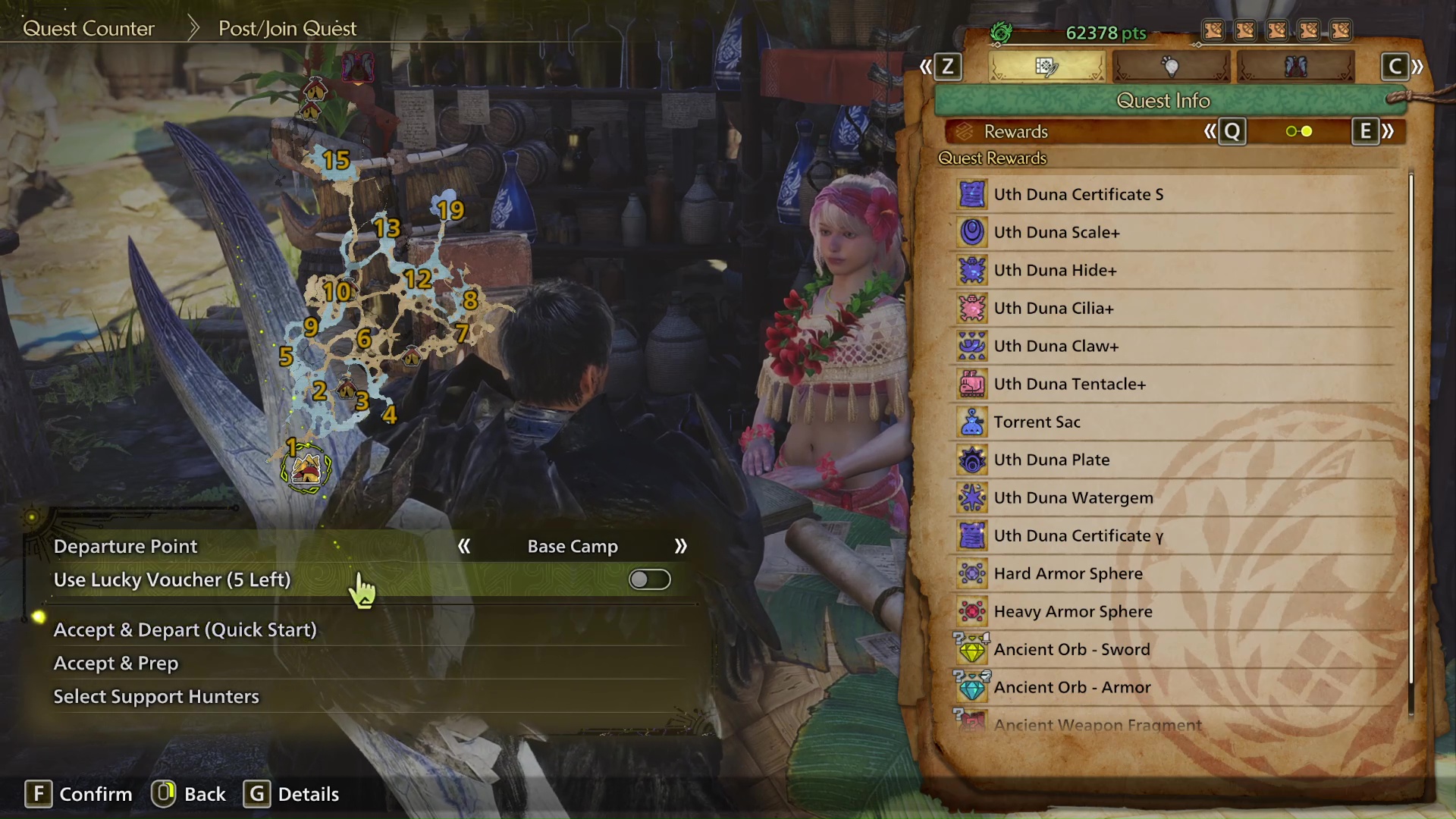Screen dimensions: 1456x819
Task: Switch to the third Quest Info tab
Action: (x=1294, y=67)
